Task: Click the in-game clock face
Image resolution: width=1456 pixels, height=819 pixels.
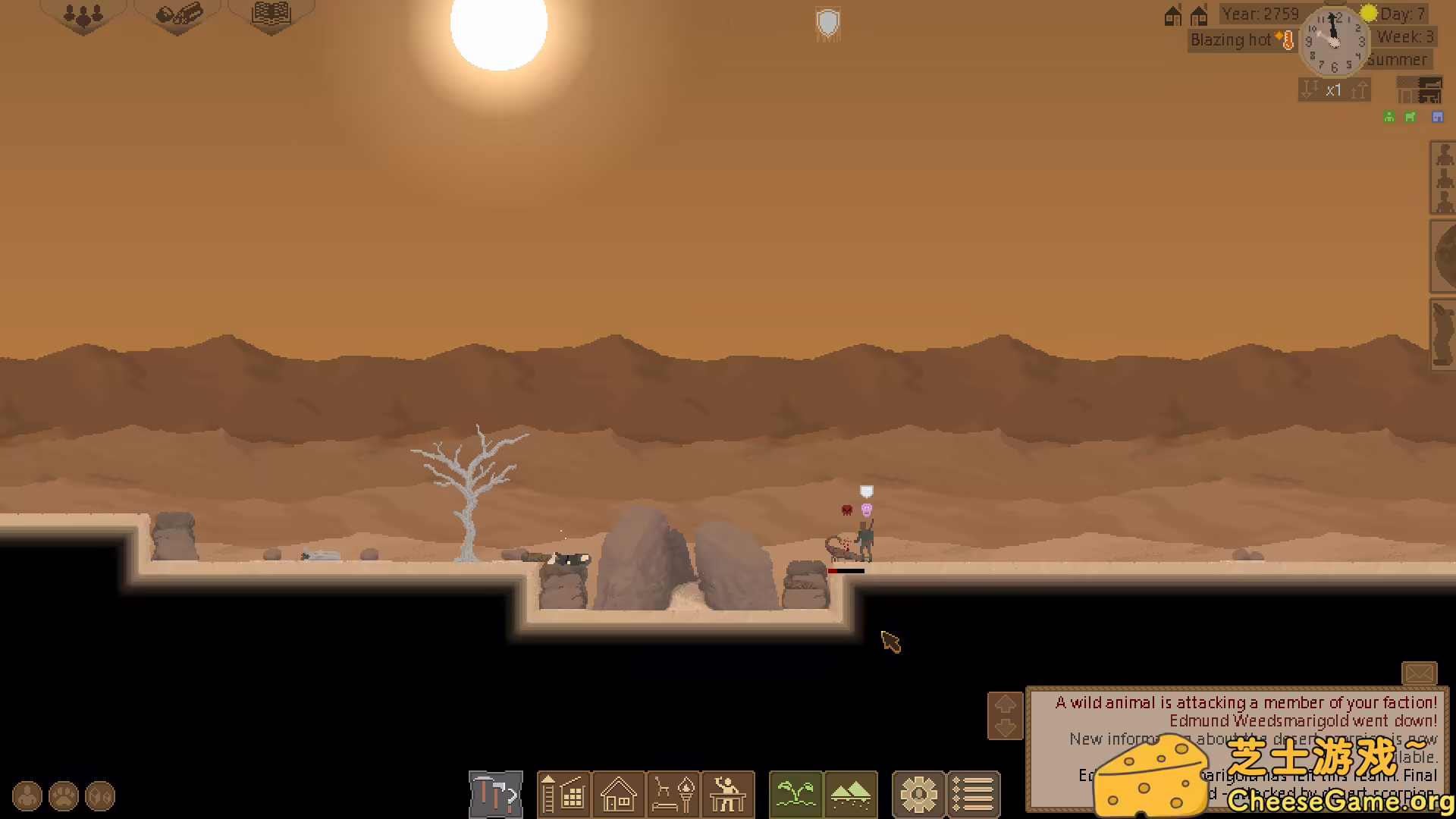Action: [x=1333, y=43]
